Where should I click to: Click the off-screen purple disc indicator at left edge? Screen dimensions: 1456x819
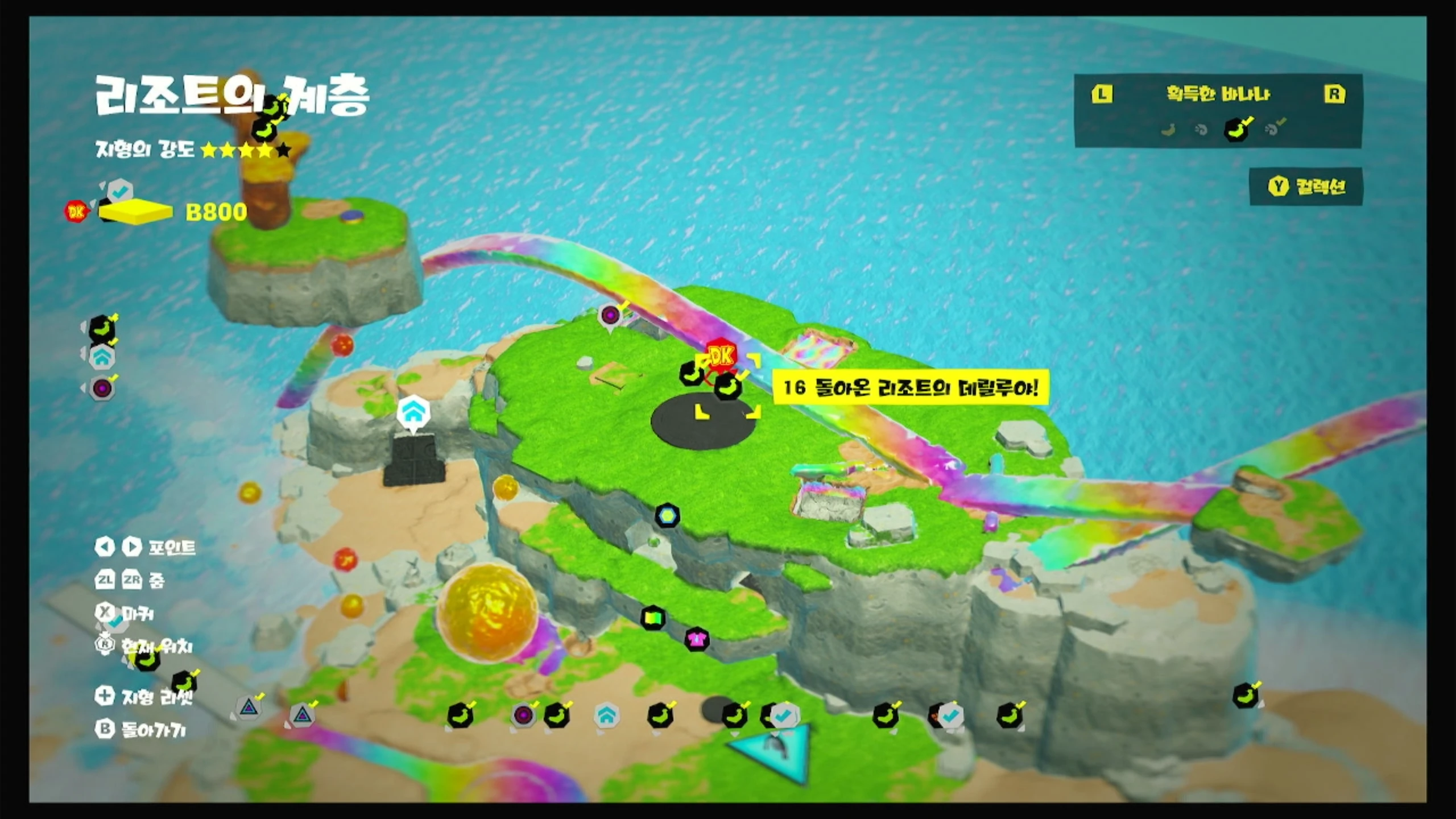click(x=102, y=389)
